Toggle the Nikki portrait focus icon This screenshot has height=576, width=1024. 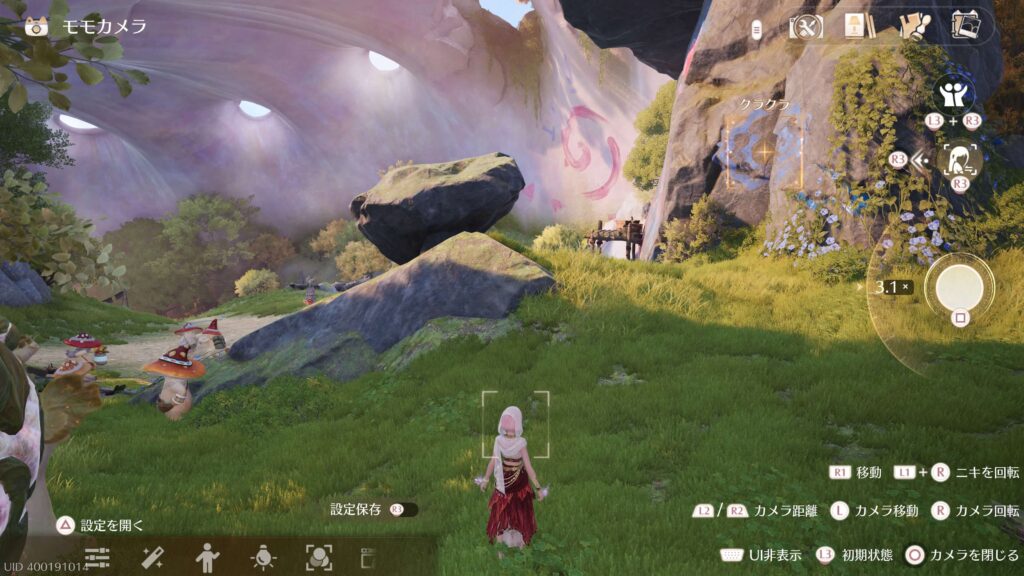coord(958,158)
